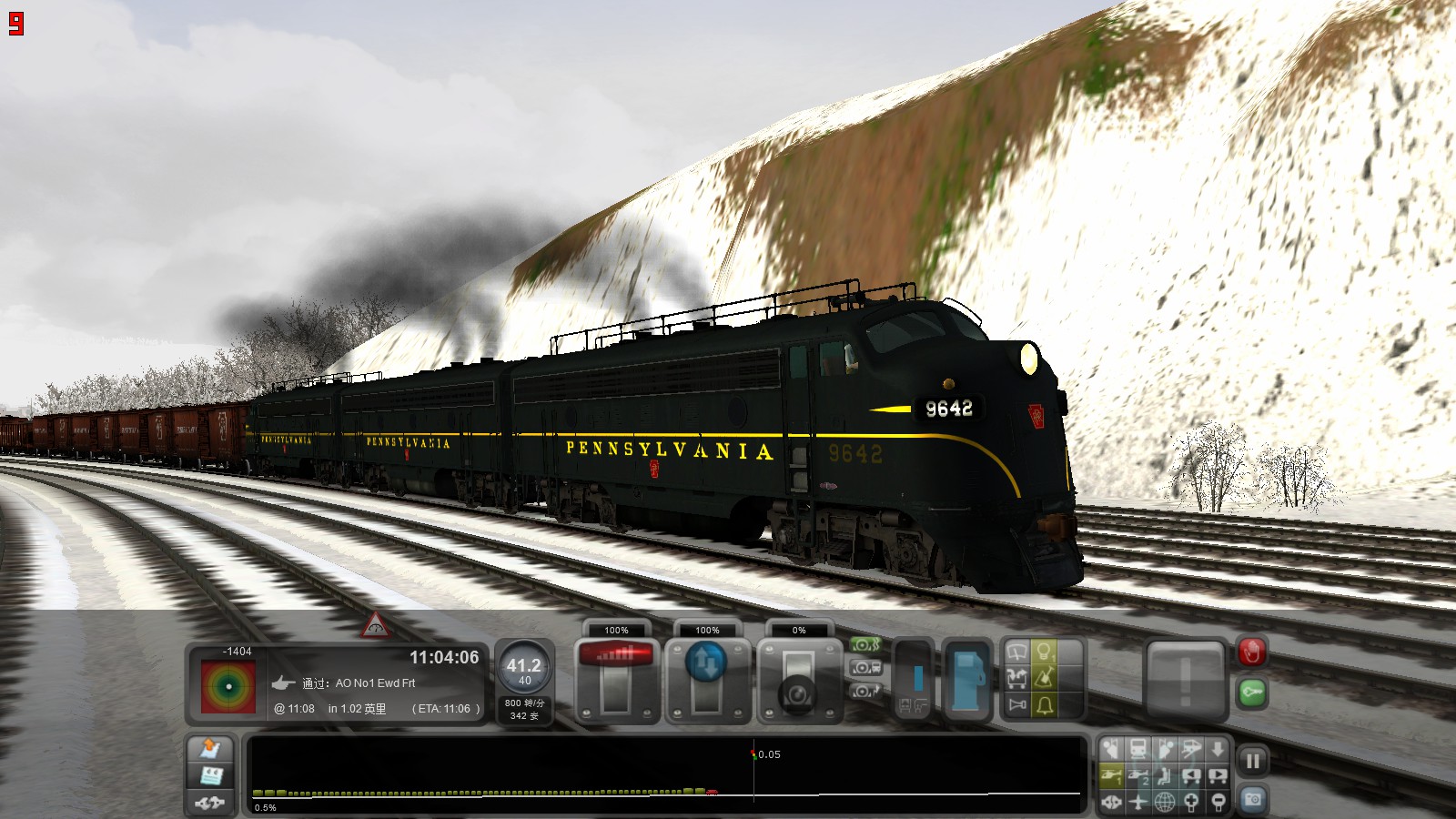Enable the sander shovel toggle
This screenshot has height=819, width=1456.
tap(1044, 678)
